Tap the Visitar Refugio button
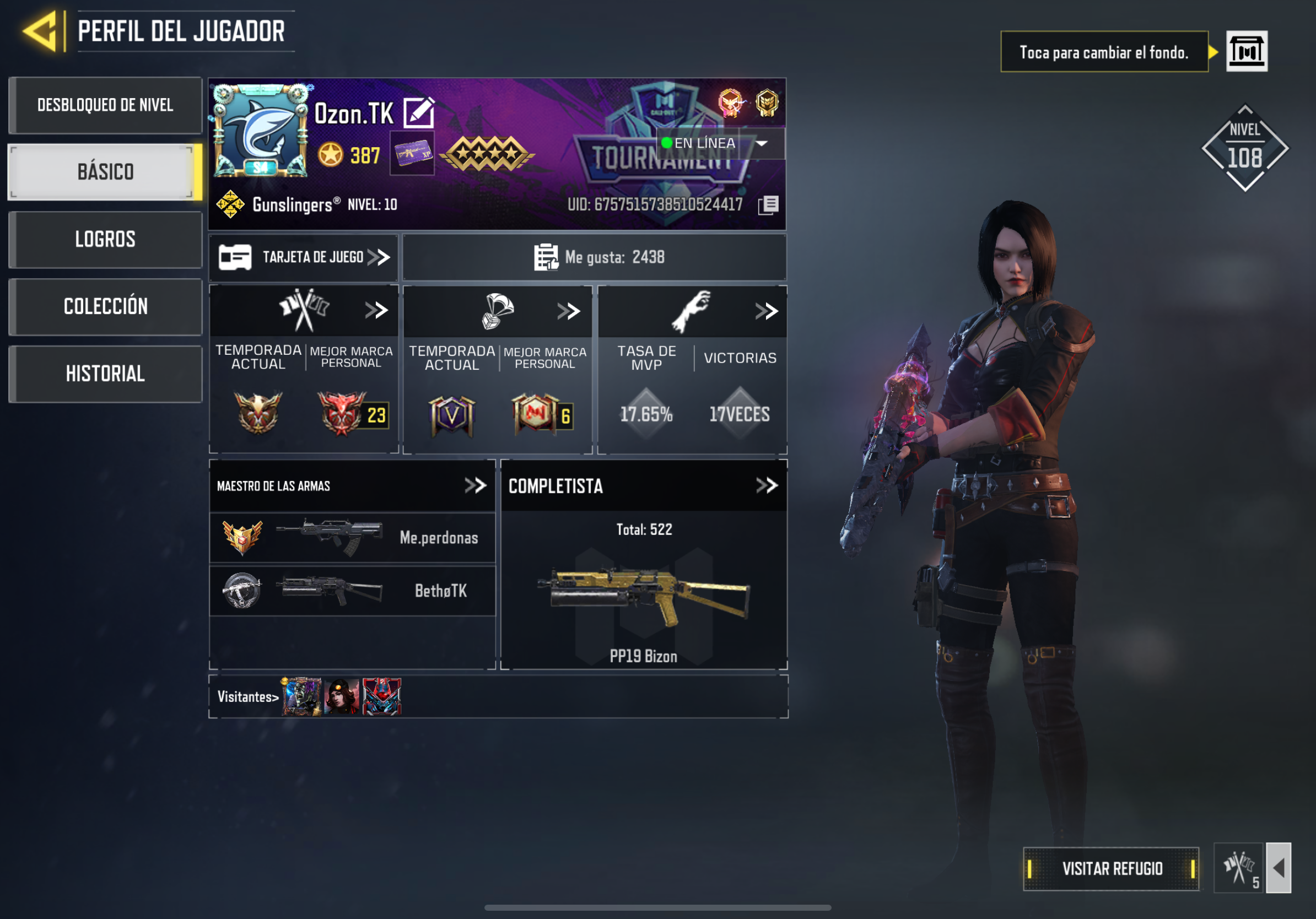Image resolution: width=1316 pixels, height=919 pixels. point(1112,868)
